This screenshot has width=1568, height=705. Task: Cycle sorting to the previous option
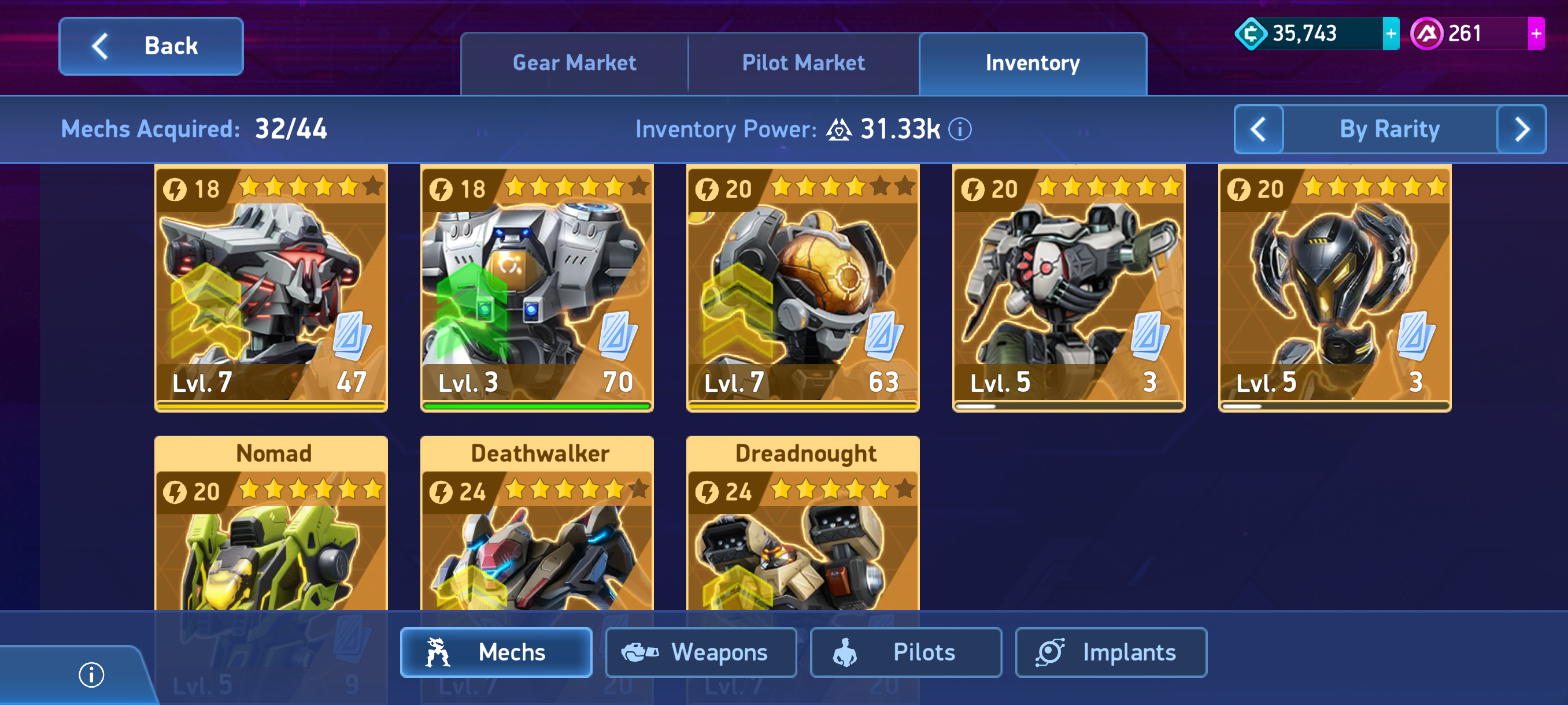tap(1258, 129)
